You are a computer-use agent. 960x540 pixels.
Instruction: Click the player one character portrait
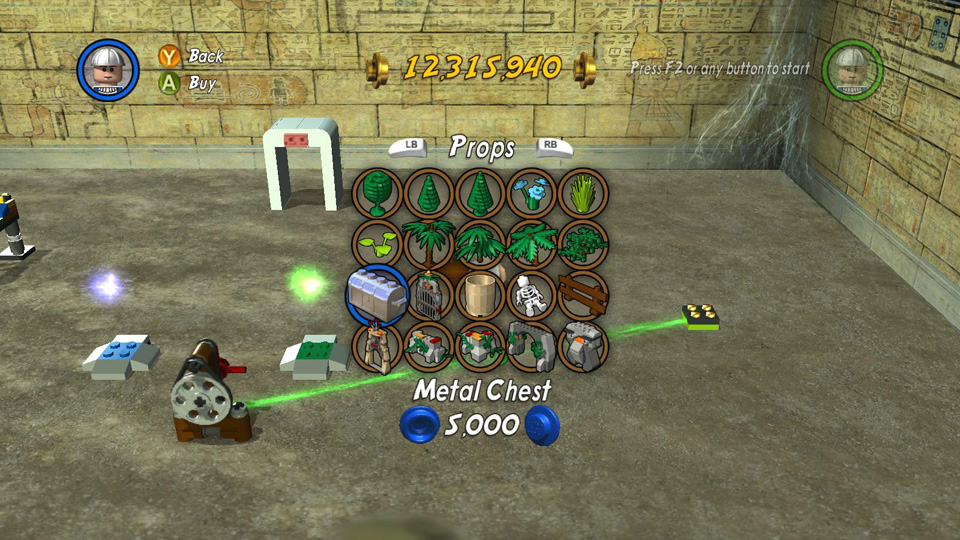[108, 70]
